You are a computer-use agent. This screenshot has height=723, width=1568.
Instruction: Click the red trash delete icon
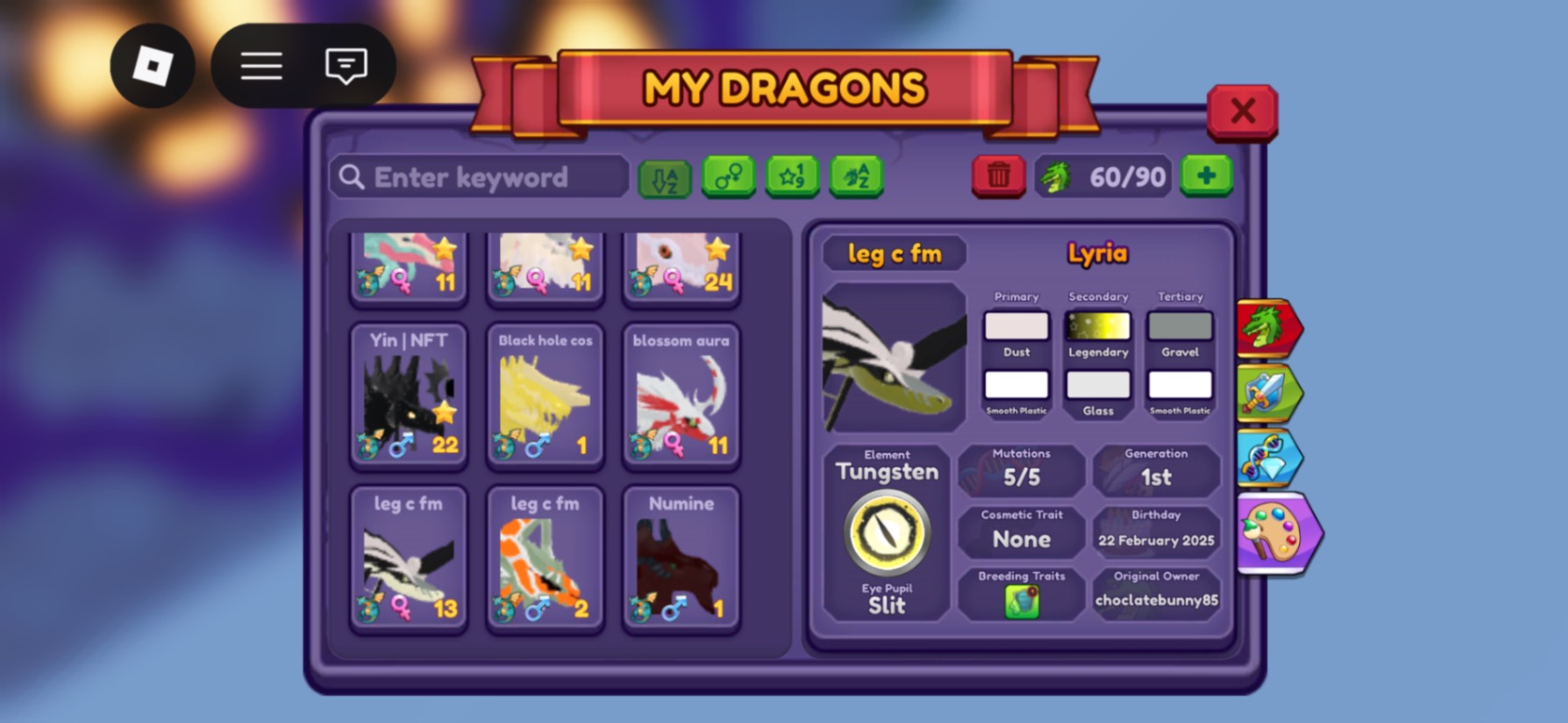(x=997, y=175)
